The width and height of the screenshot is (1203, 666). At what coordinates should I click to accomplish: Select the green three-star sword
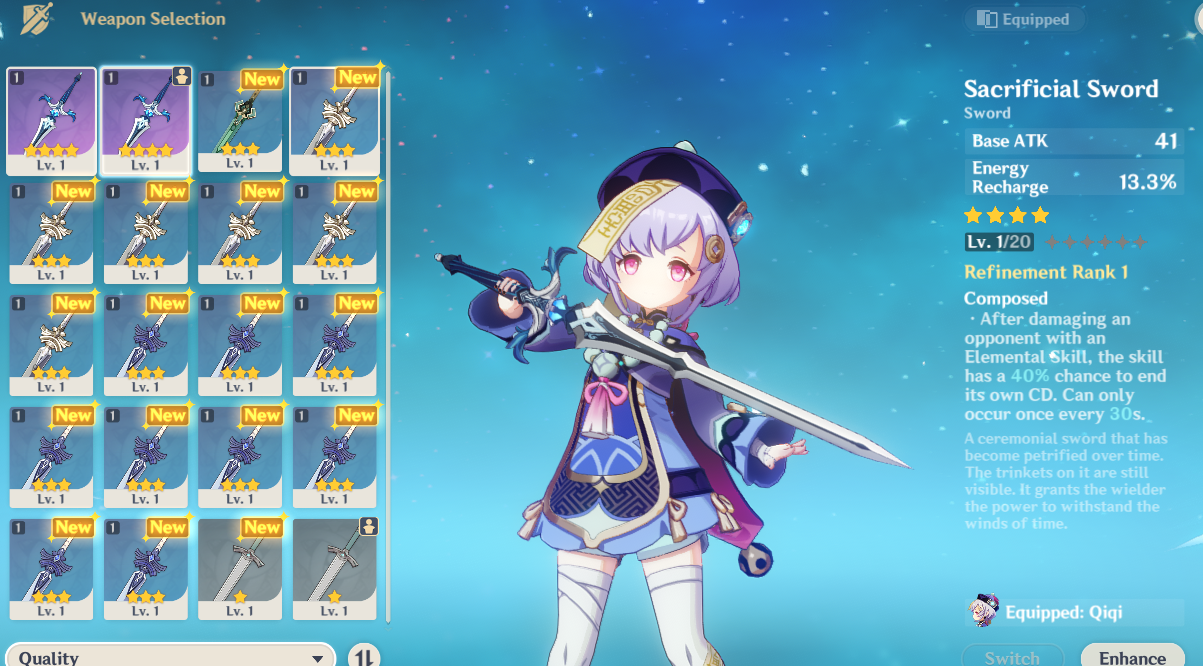tap(238, 121)
